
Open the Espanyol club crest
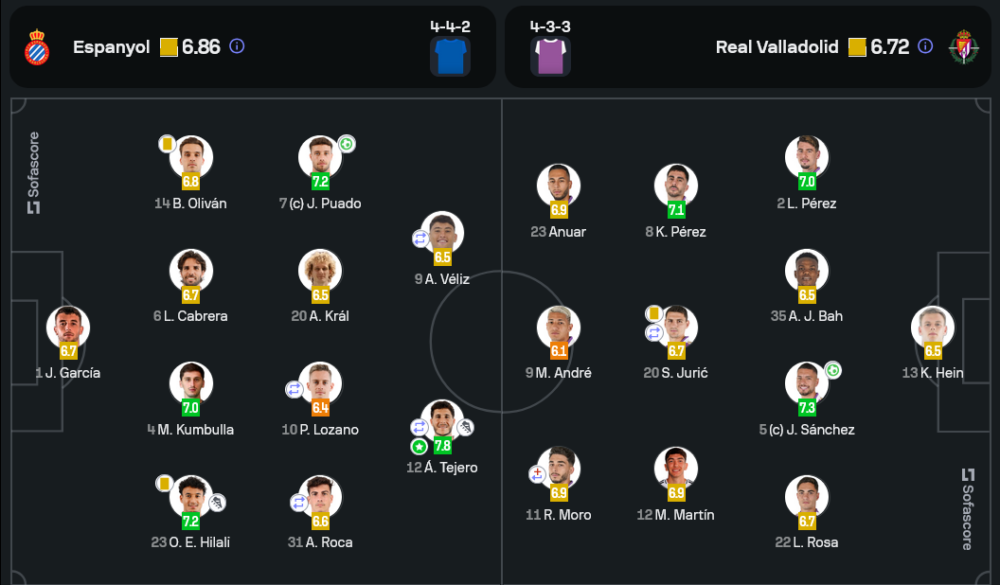click(37, 47)
